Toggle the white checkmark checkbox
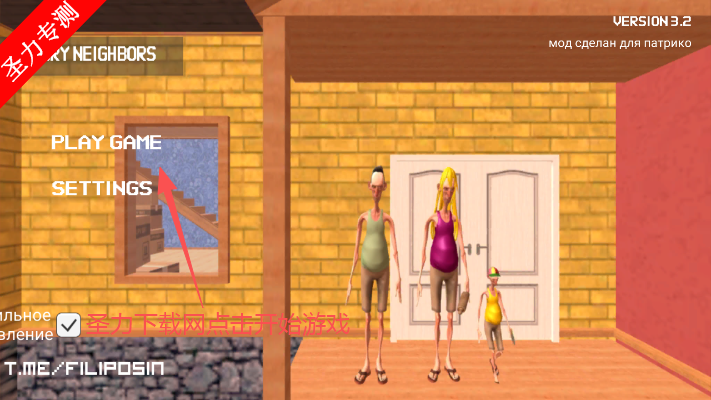 (69, 324)
